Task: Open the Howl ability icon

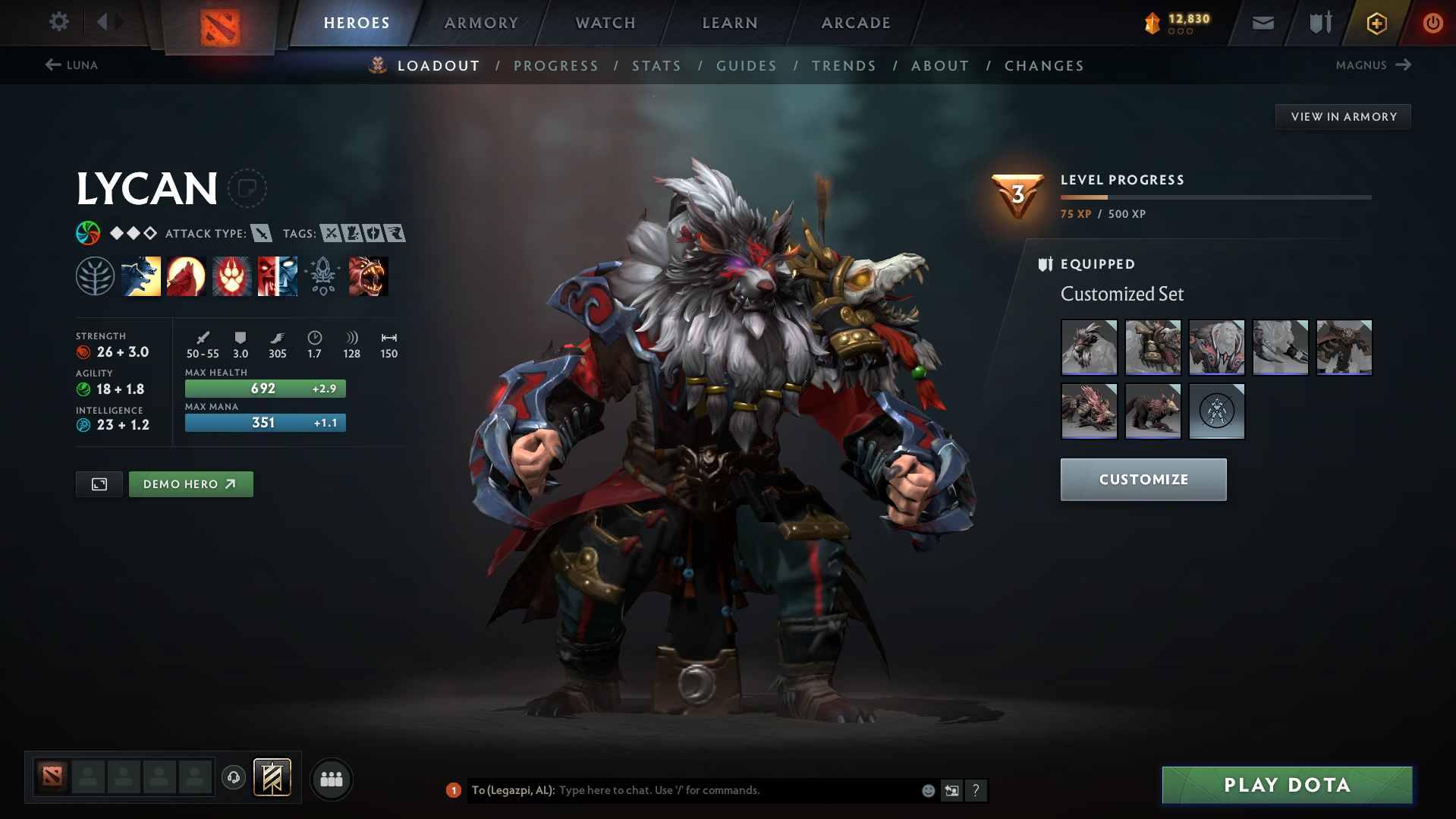Action: (186, 276)
